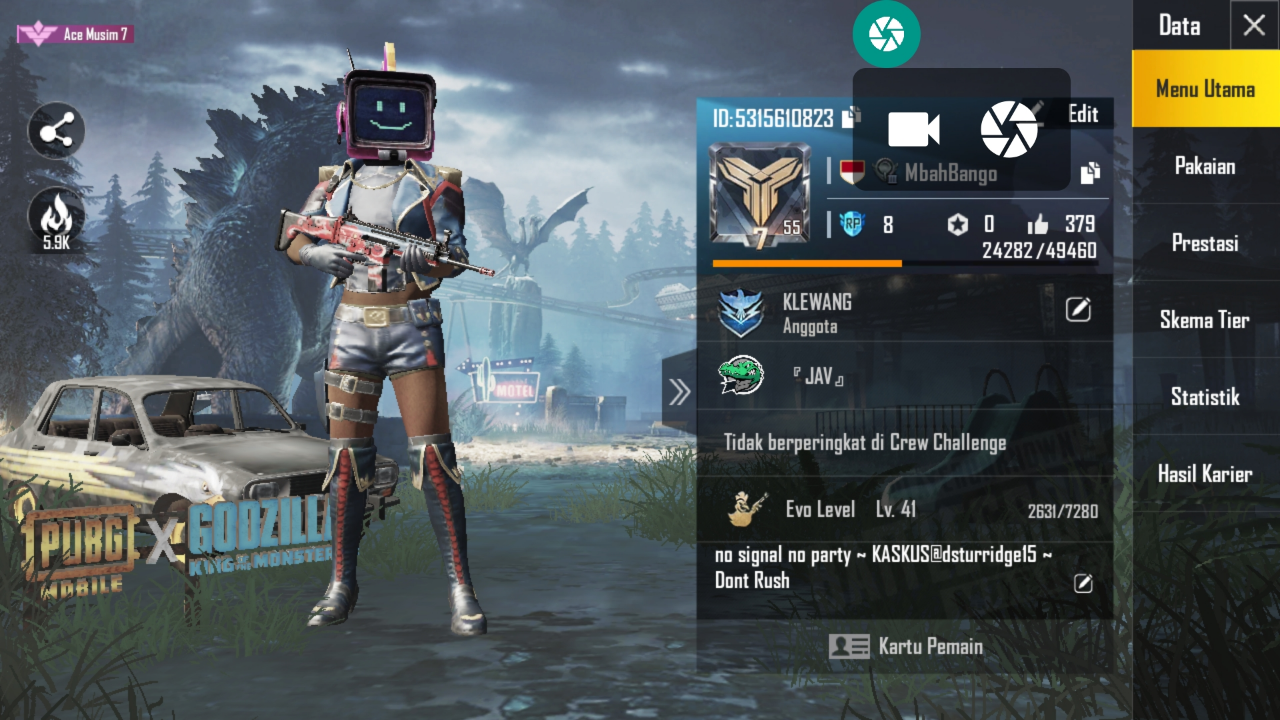This screenshot has height=720, width=1280.
Task: Open the Pakaian tab
Action: (1205, 166)
